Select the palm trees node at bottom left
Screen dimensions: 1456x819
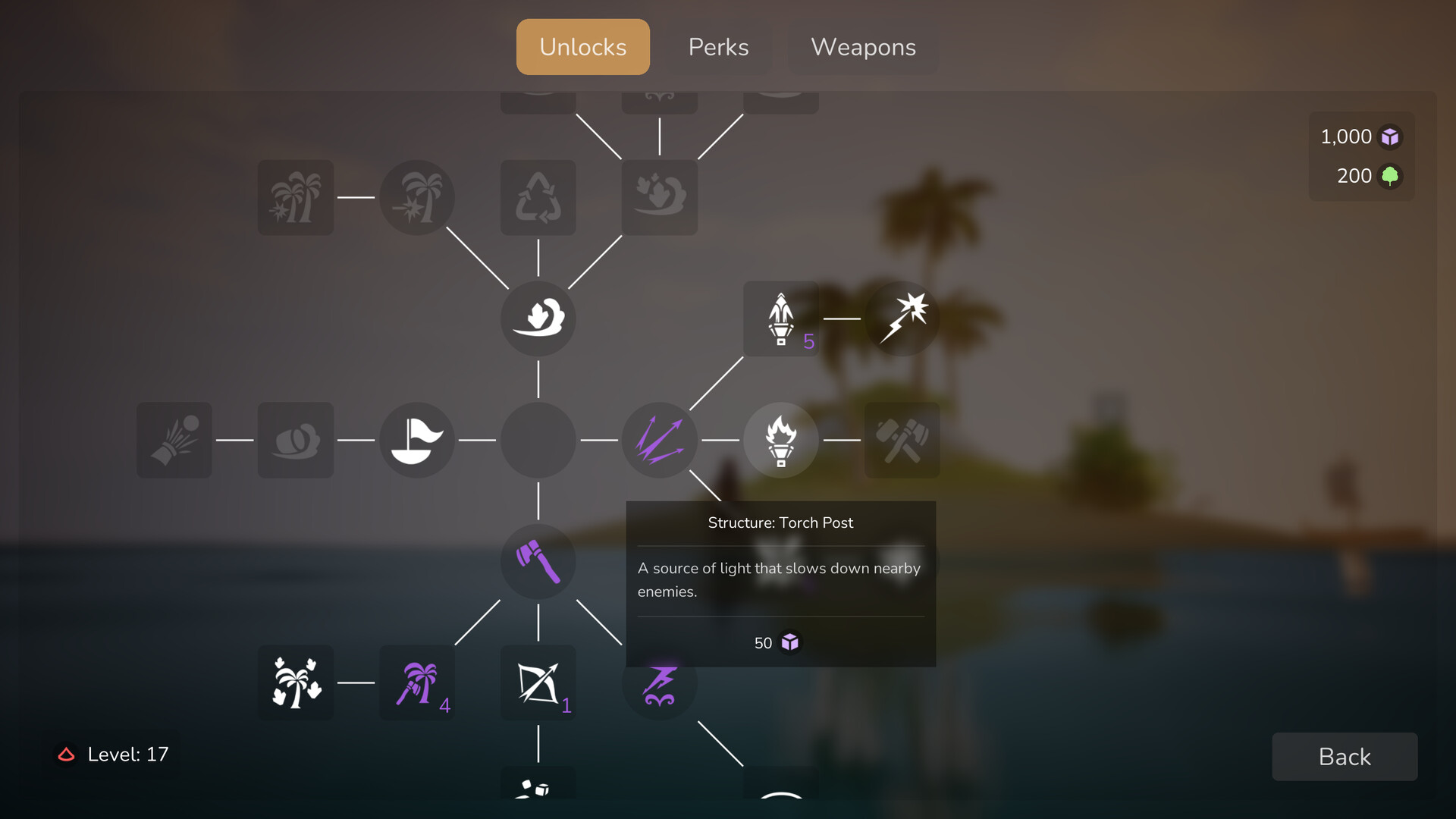pos(295,682)
